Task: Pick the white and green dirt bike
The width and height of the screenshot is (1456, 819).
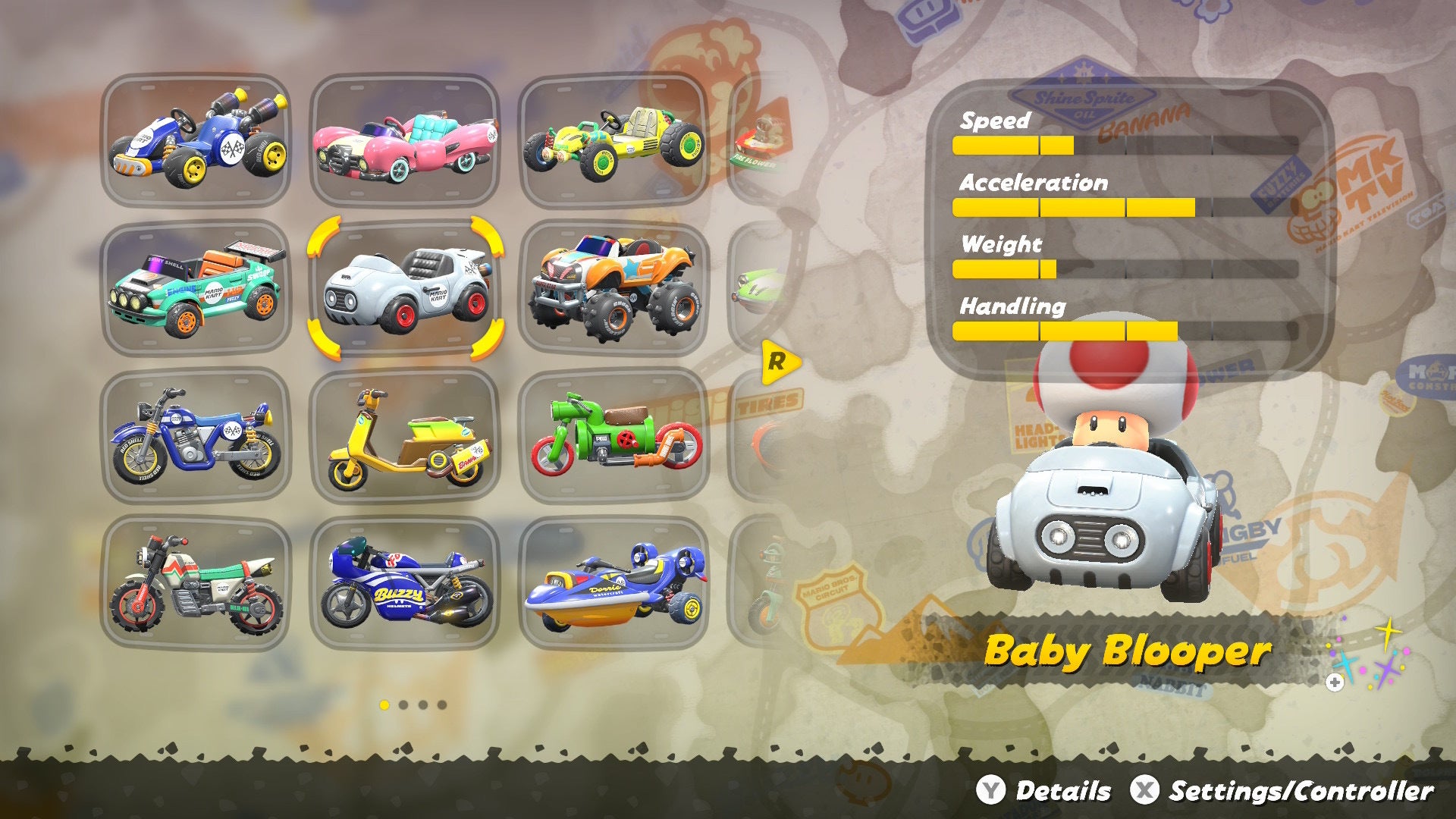Action: pyautogui.click(x=196, y=584)
